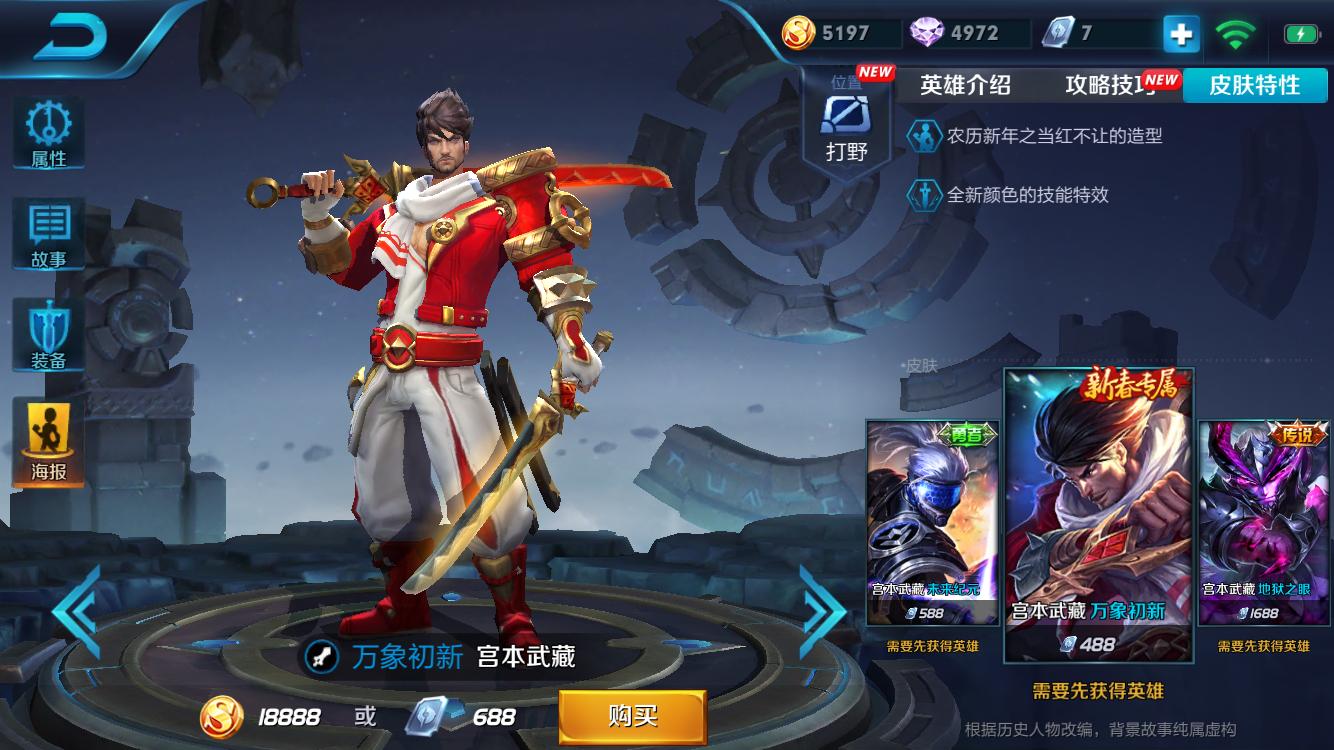Tap the plus button to add currency
This screenshot has width=1334, height=750.
(x=1180, y=33)
